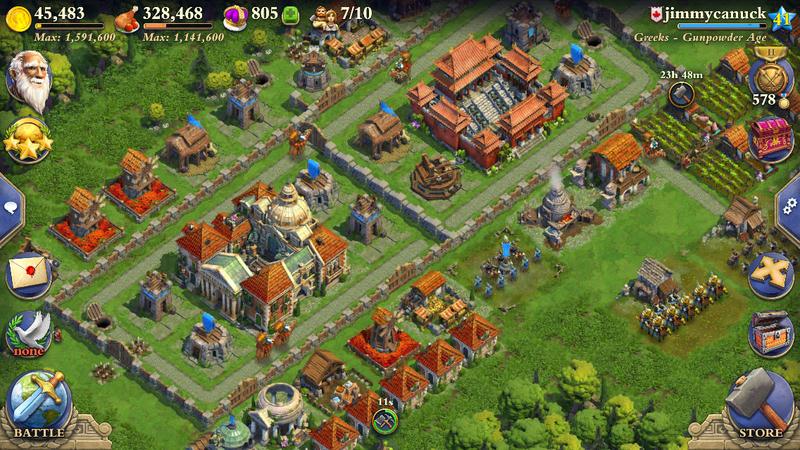Buy crowns with the green plus button

(292, 15)
